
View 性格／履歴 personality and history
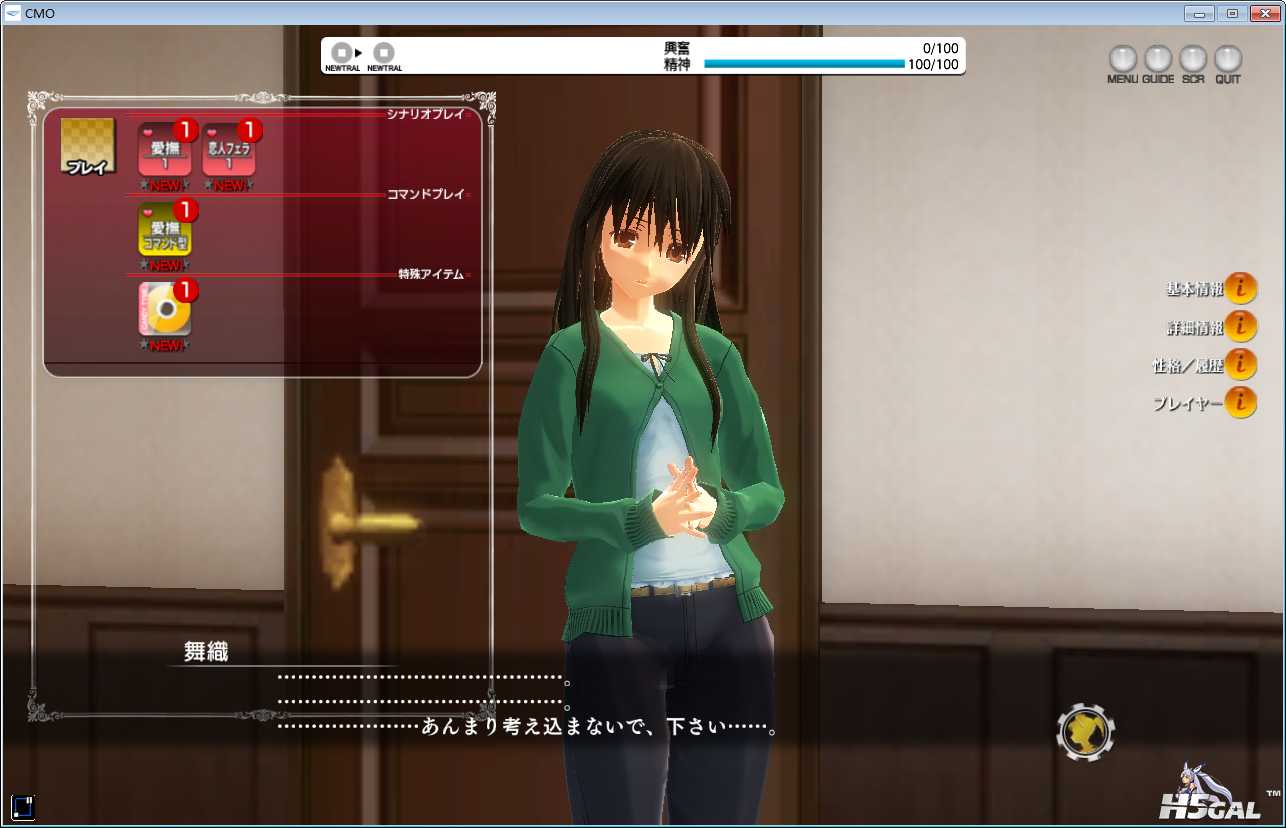click(x=1240, y=364)
